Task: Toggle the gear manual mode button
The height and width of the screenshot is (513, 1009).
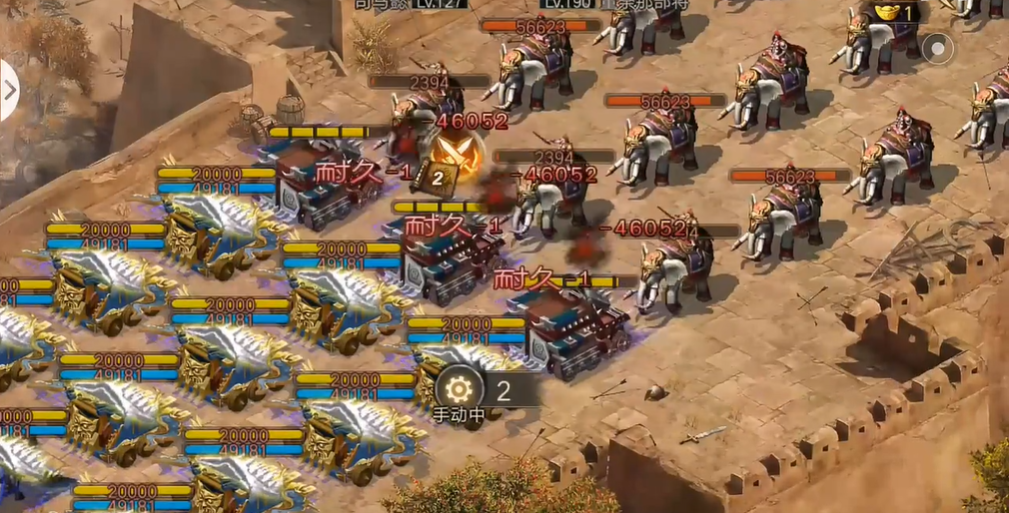Action: point(459,389)
